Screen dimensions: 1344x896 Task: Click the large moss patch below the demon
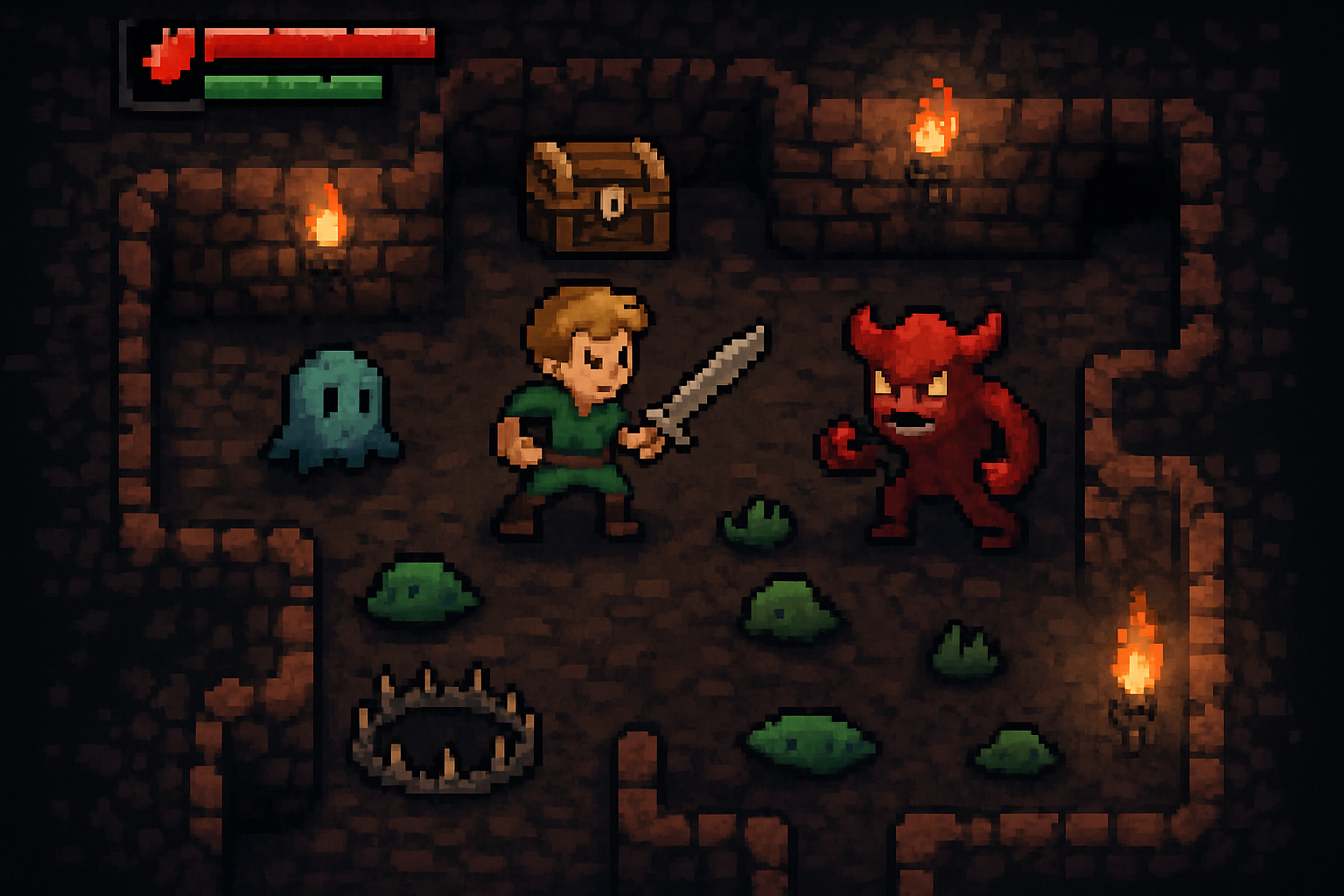click(x=792, y=604)
